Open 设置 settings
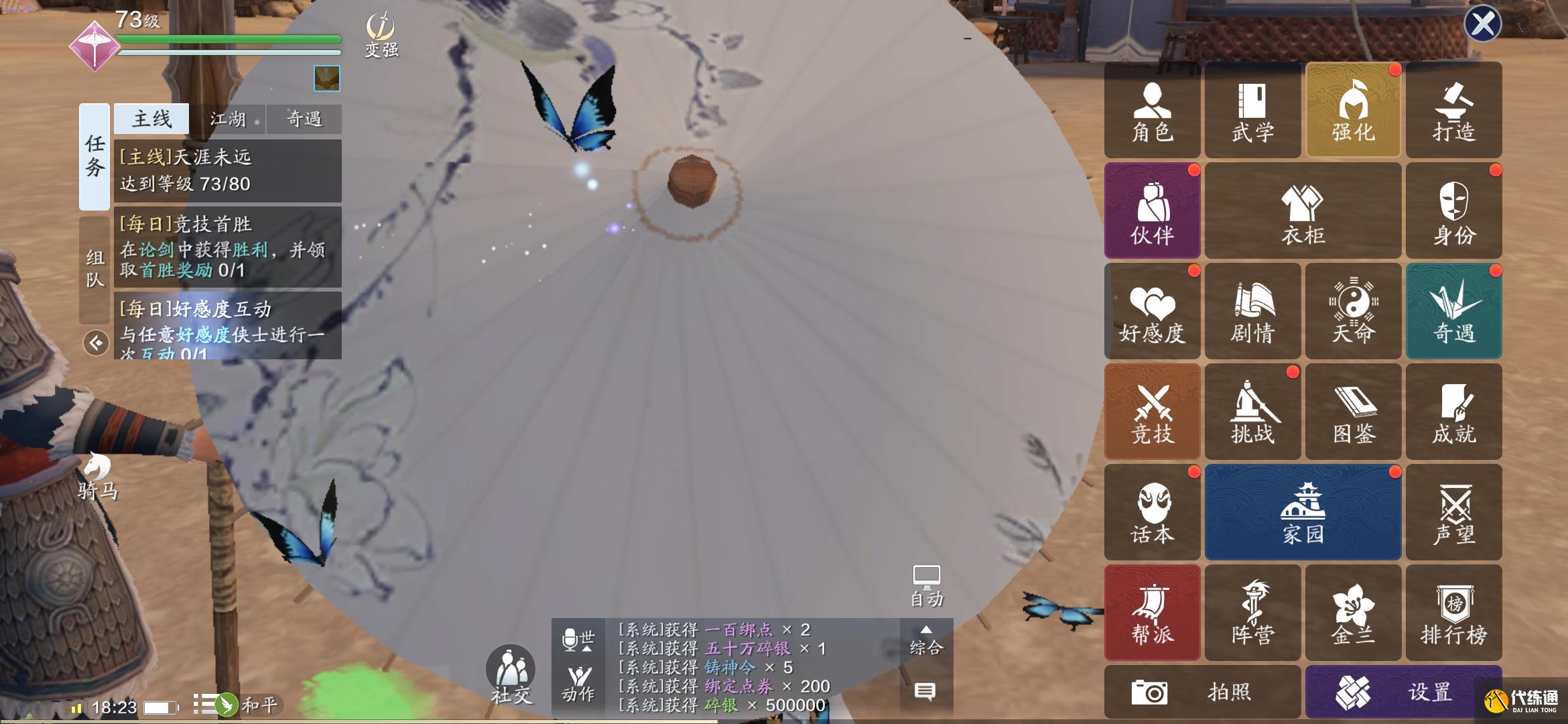Image resolution: width=1568 pixels, height=724 pixels. (1403, 692)
